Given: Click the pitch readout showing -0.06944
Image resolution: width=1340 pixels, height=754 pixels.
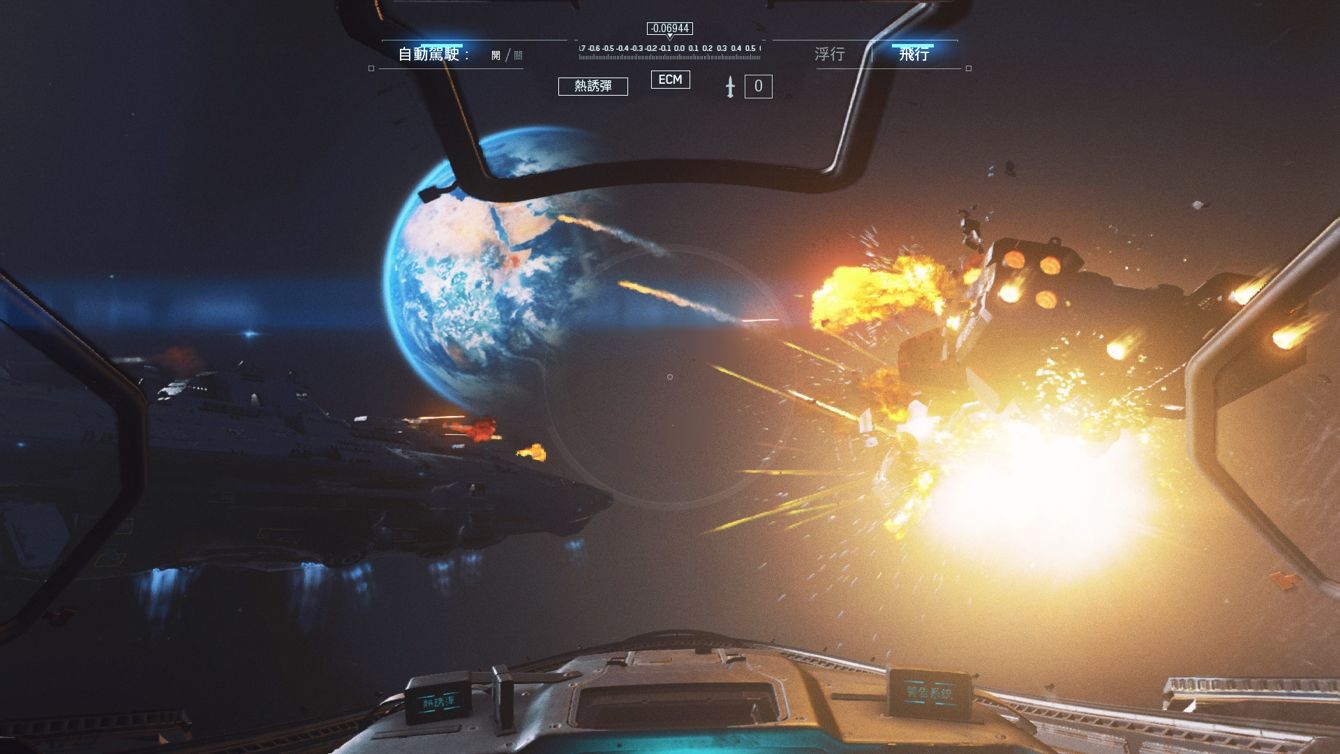Looking at the screenshot, I should (668, 28).
